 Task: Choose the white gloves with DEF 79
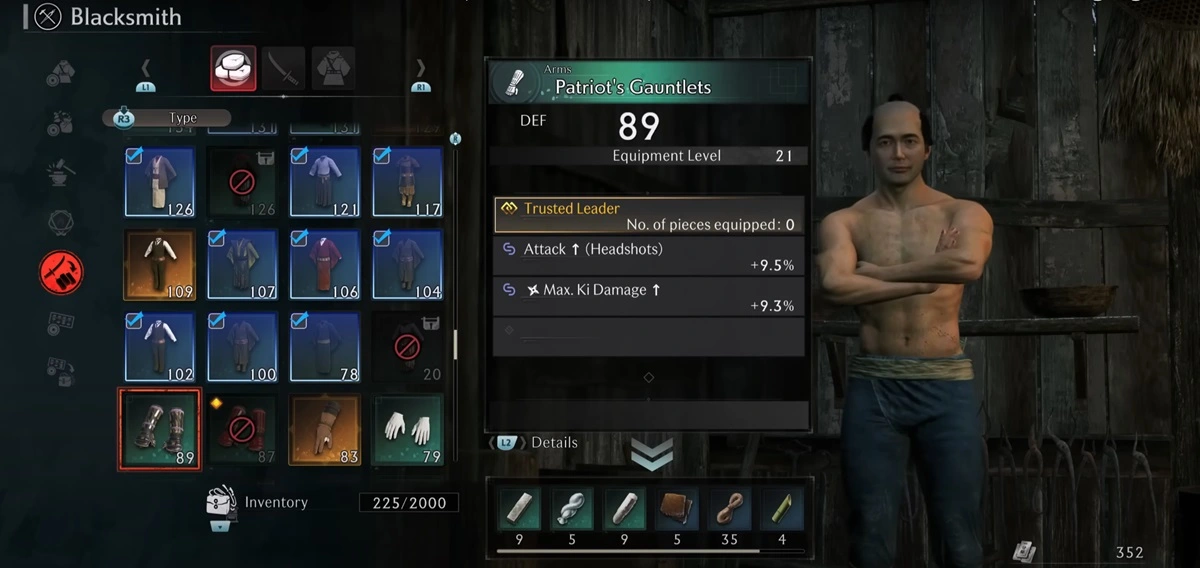click(x=407, y=428)
